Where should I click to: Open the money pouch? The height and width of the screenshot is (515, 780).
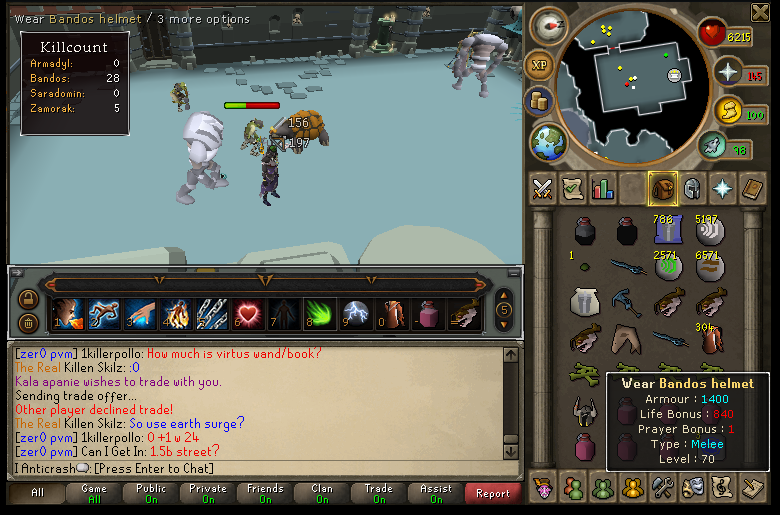(x=541, y=102)
